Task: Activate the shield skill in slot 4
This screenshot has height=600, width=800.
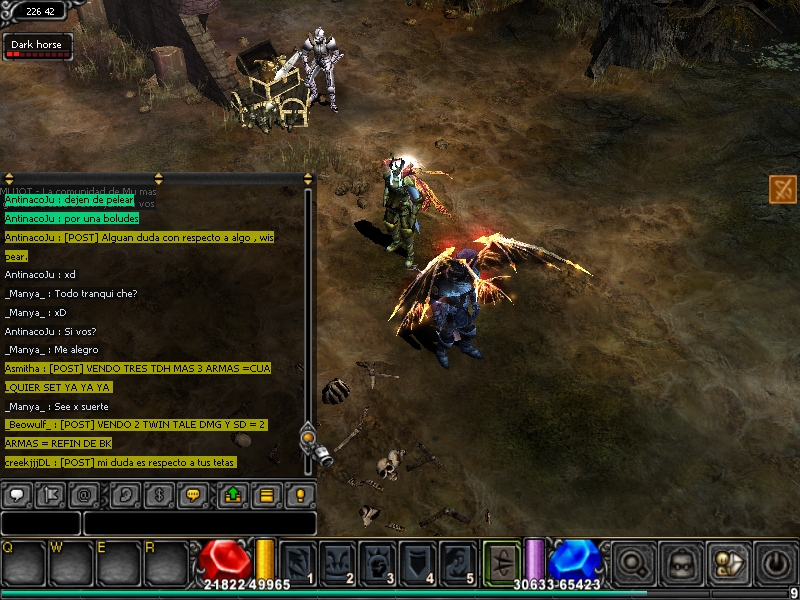Action: tap(418, 563)
